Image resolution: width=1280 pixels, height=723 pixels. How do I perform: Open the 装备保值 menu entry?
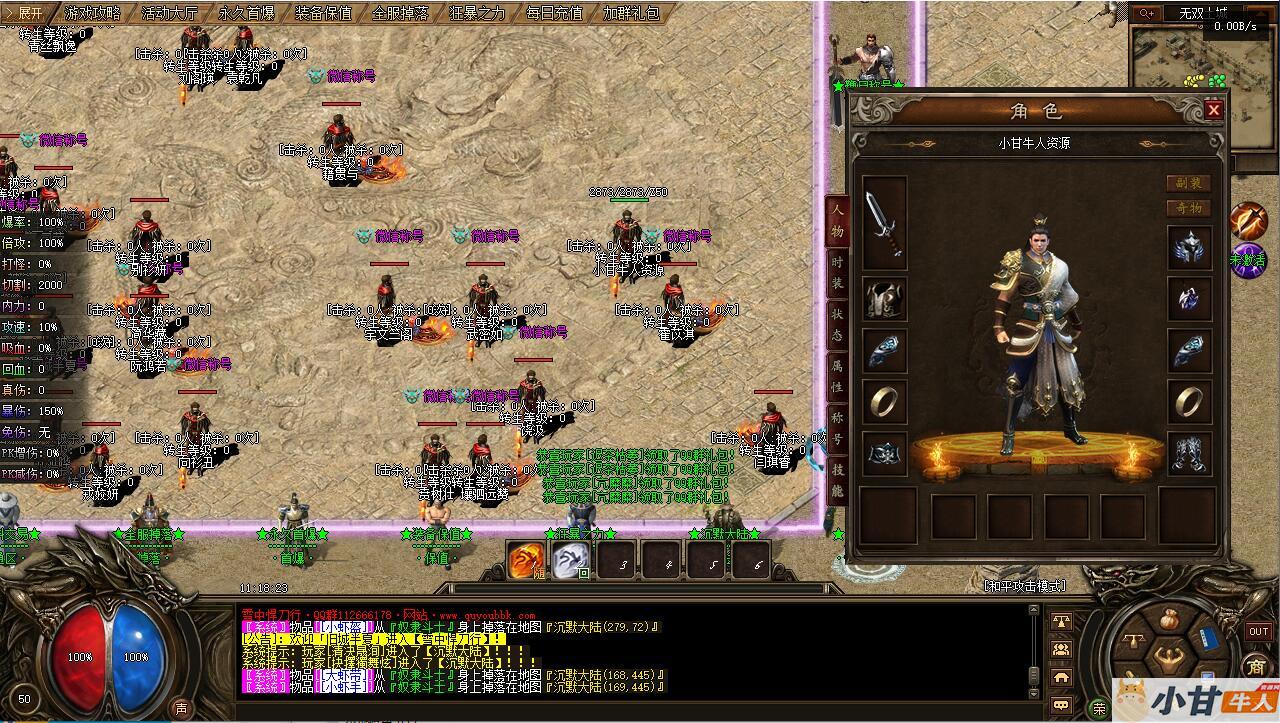pos(323,13)
